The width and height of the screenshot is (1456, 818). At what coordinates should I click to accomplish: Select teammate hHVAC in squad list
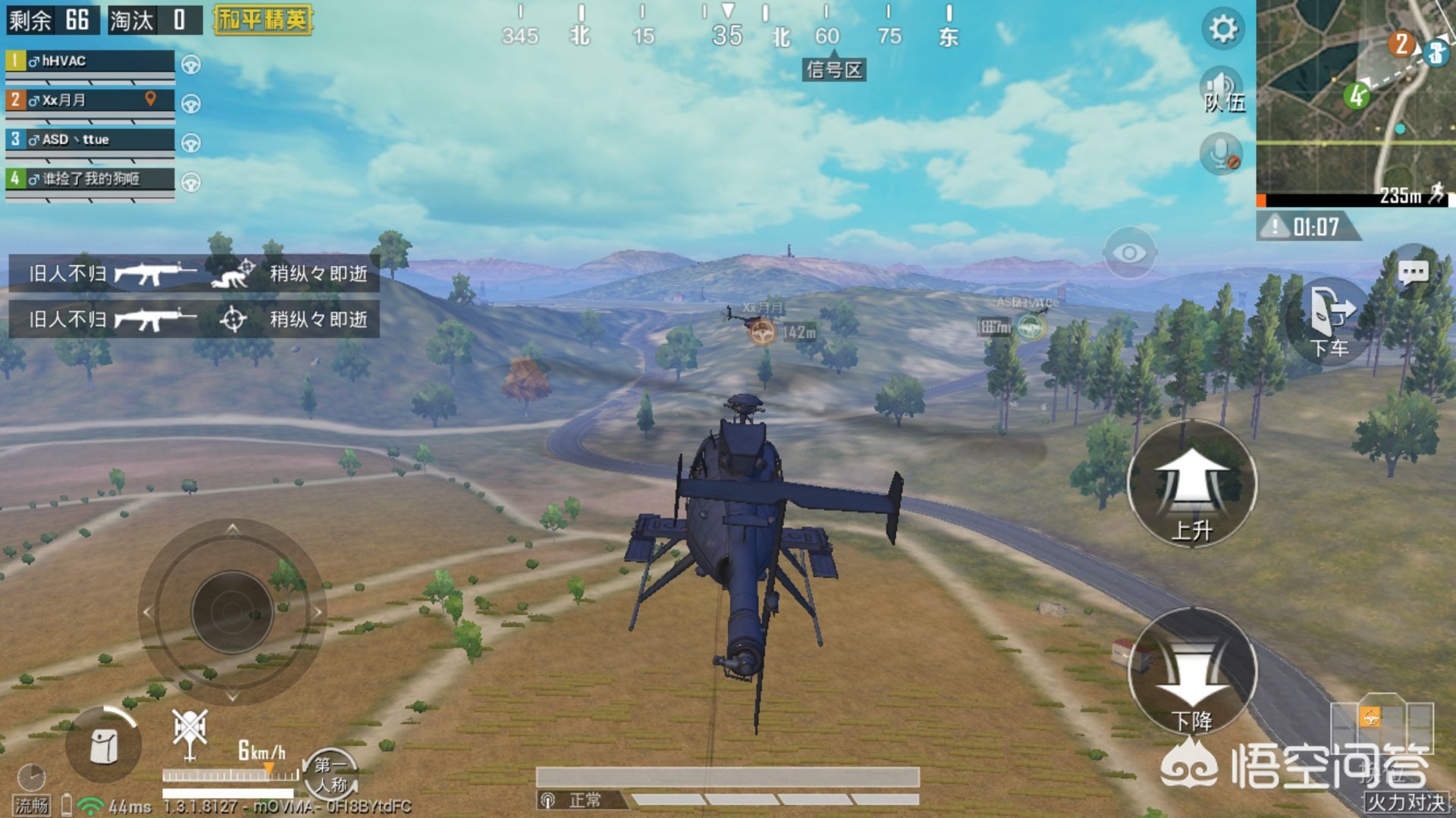(89, 61)
